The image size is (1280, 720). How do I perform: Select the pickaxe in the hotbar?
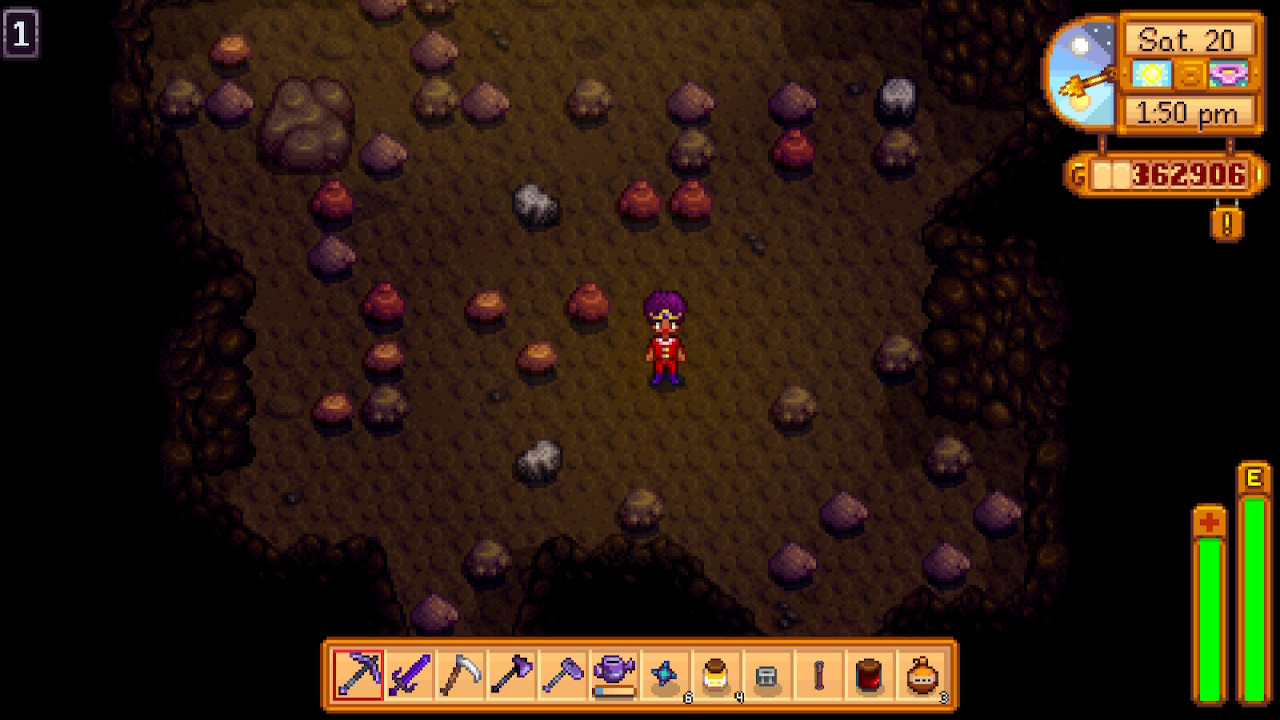tap(358, 676)
